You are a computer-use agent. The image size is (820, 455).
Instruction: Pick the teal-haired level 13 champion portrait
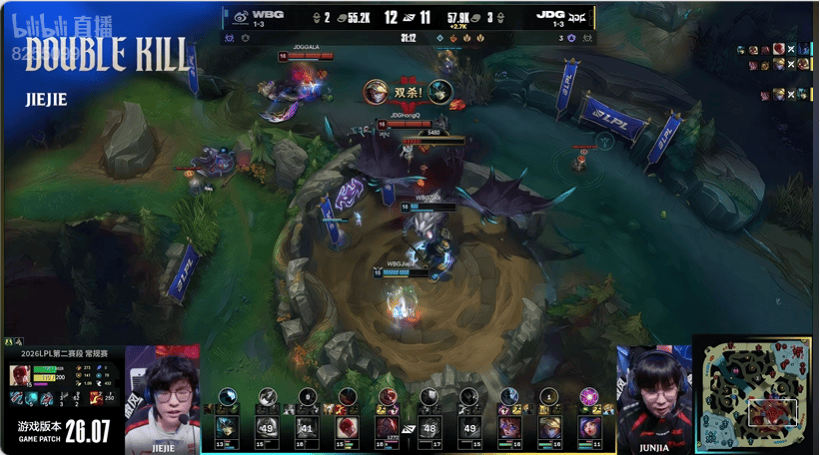pos(227,428)
